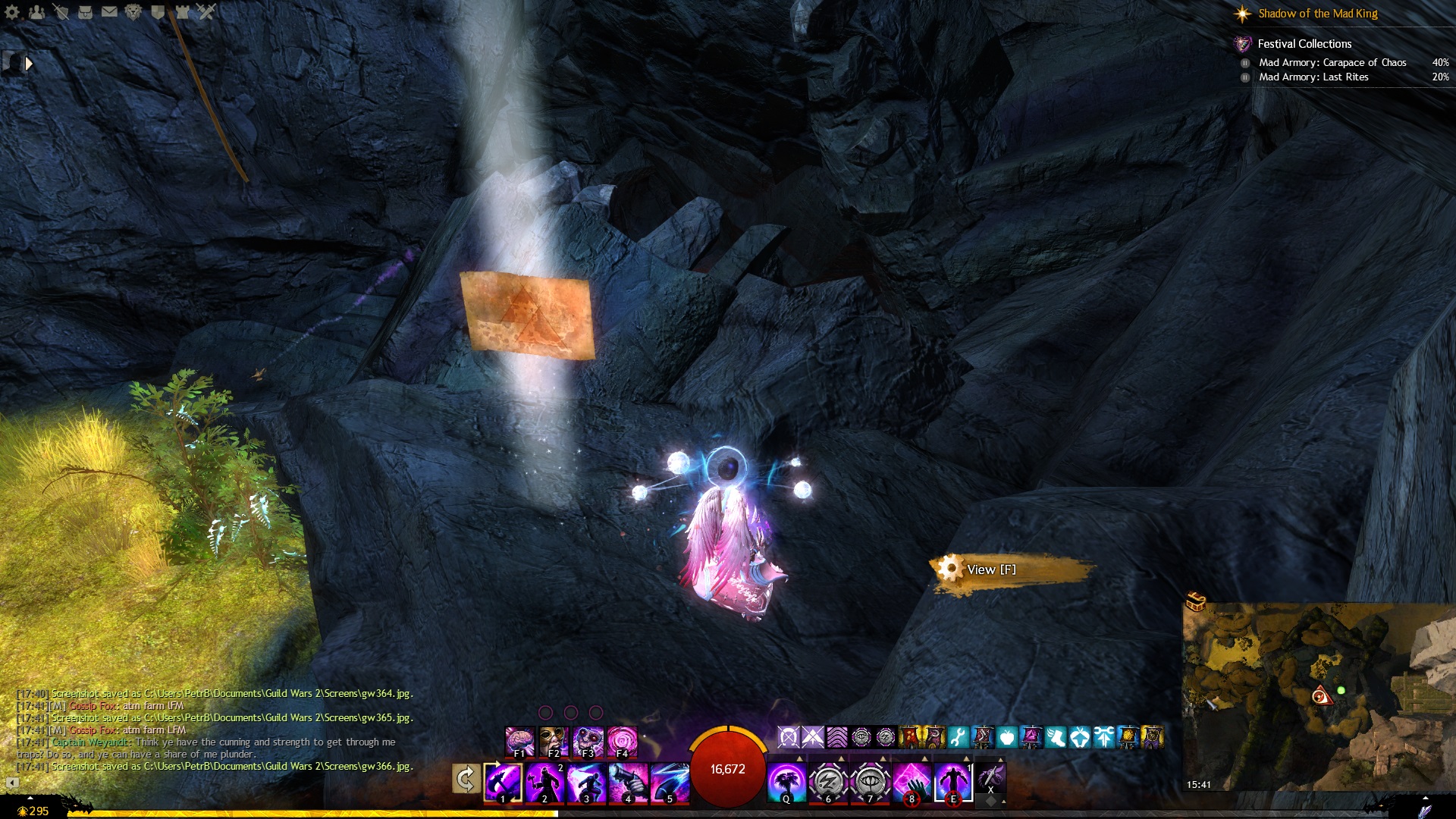Open the game menu gear icon
The height and width of the screenshot is (819, 1456).
click(x=12, y=12)
